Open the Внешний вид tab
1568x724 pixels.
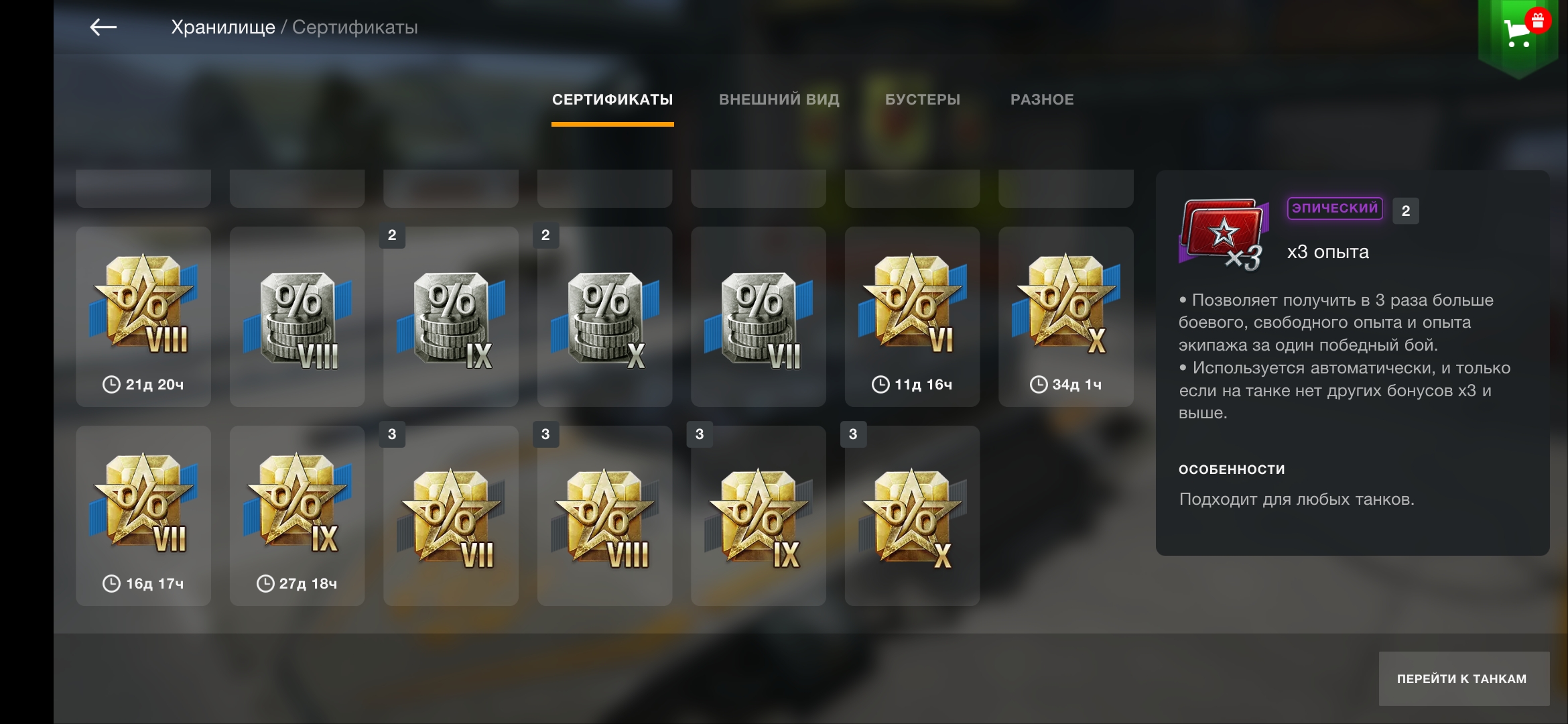click(779, 100)
